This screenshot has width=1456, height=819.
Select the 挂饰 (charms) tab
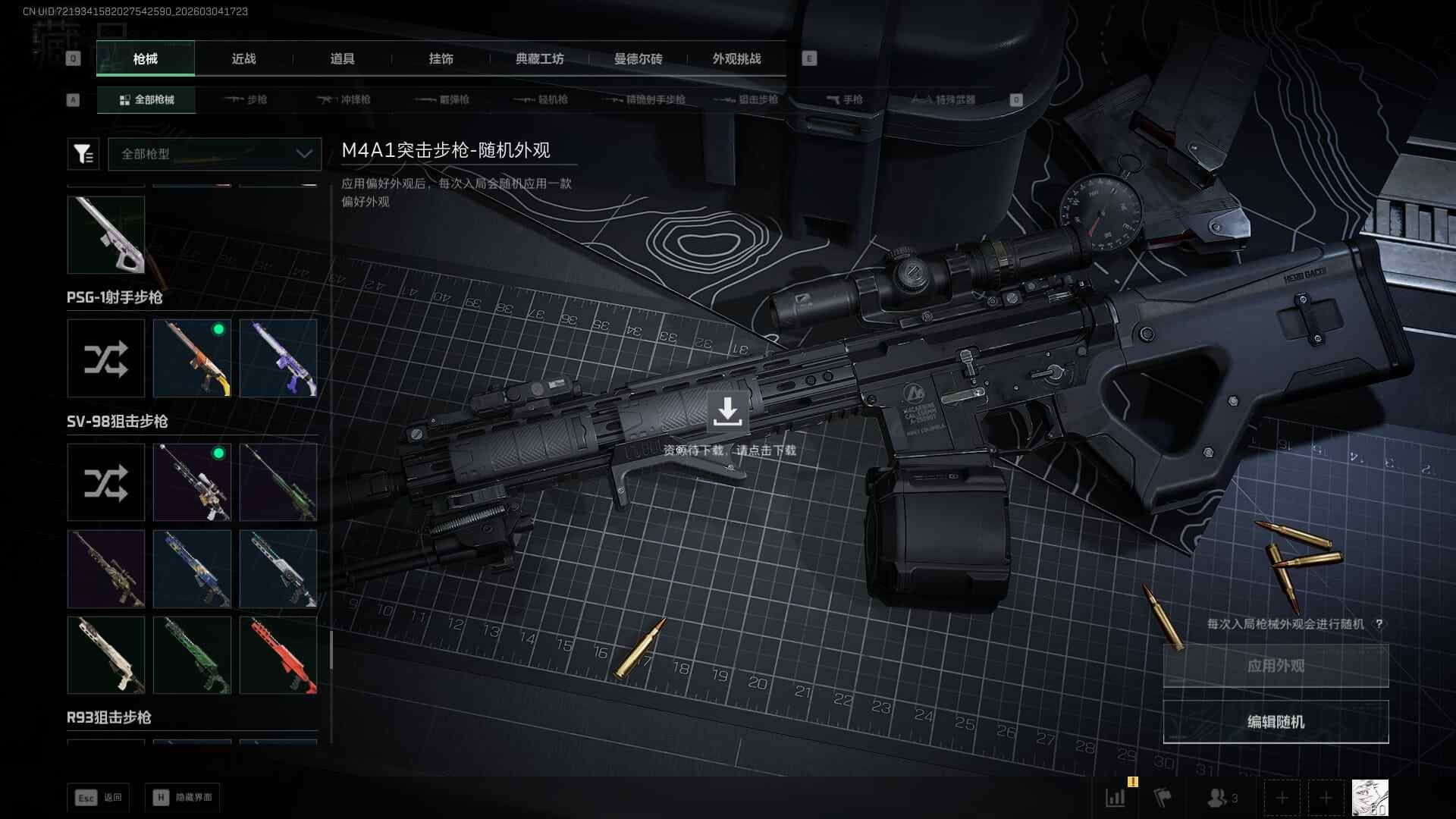(x=441, y=59)
